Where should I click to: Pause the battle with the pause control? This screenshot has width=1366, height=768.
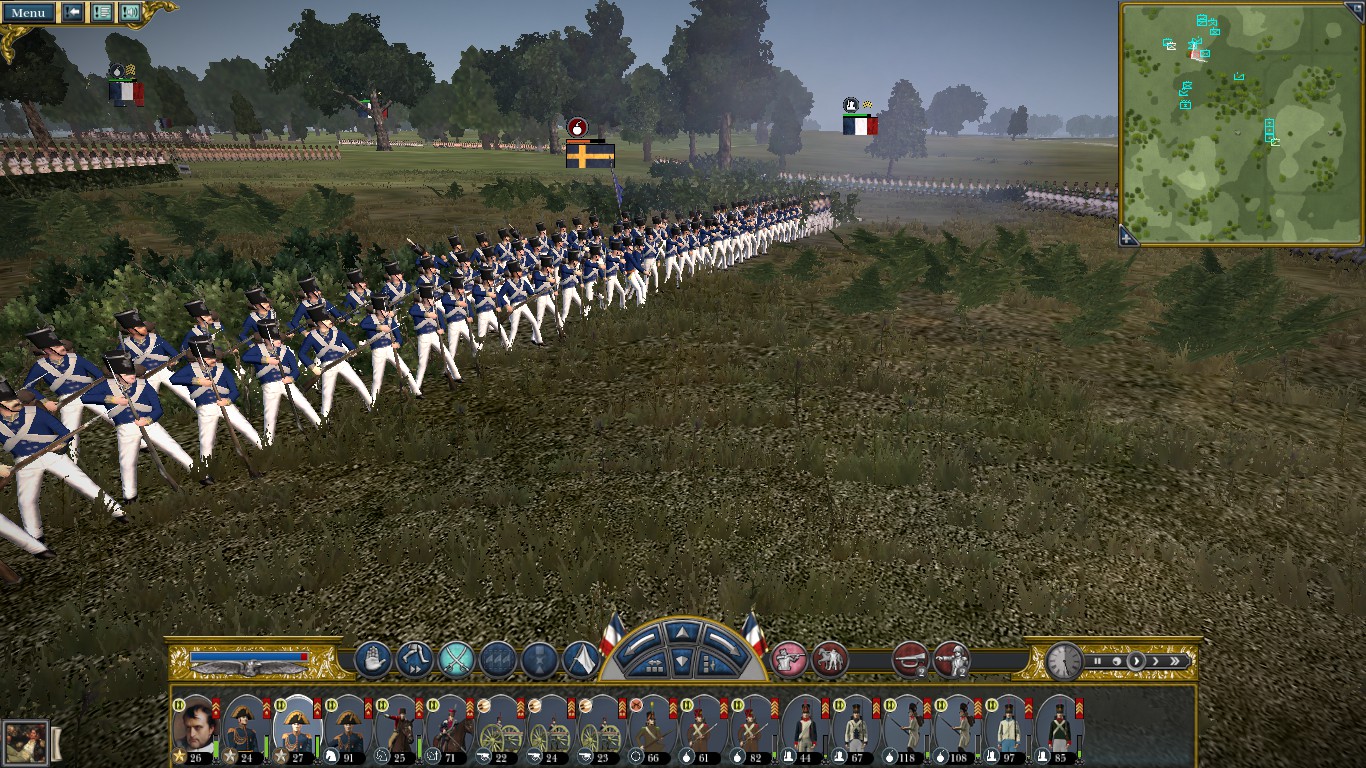click(1097, 661)
